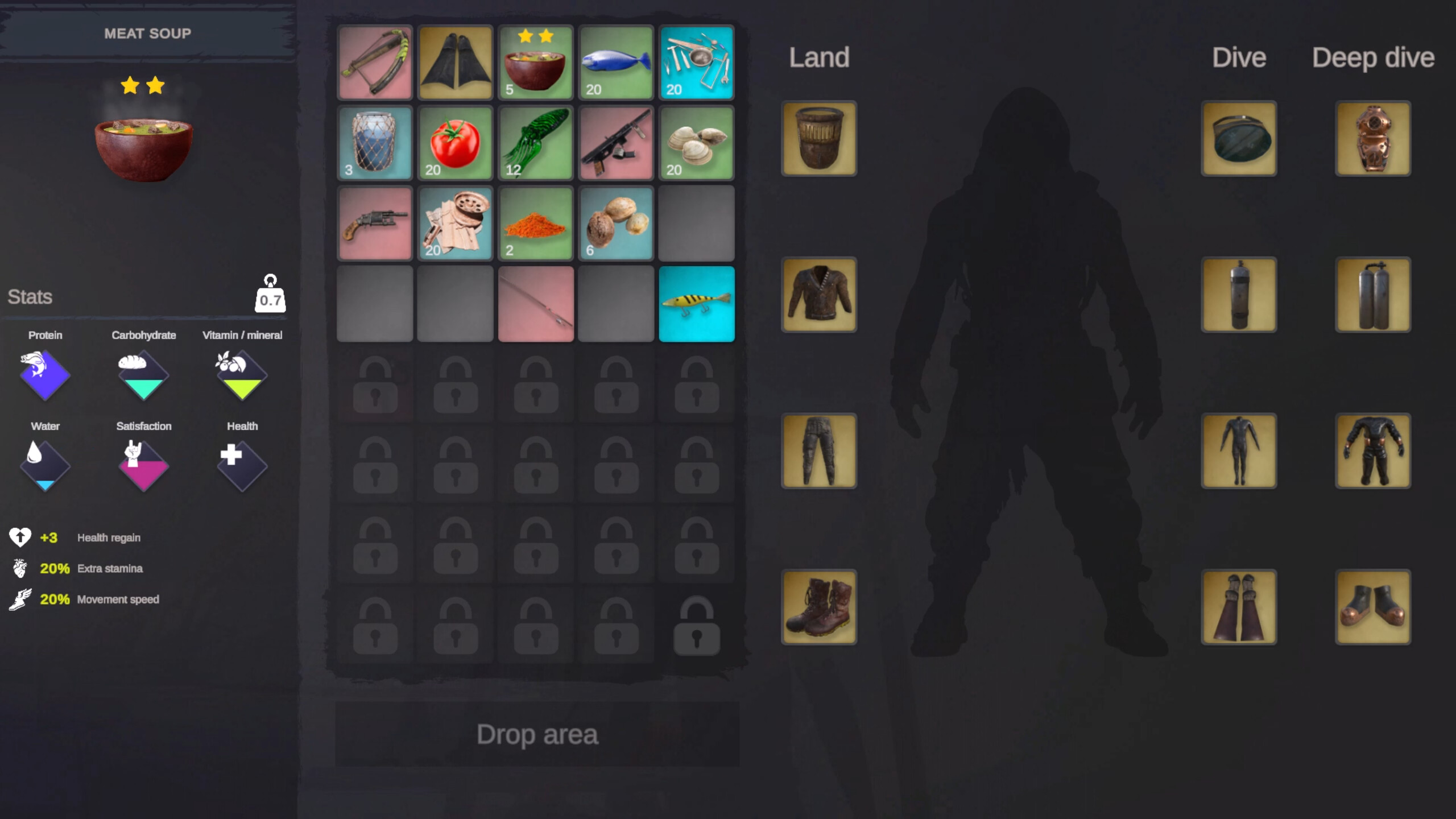Click the Satisfaction stat icon
Screen dimensions: 1456x819
point(143,465)
